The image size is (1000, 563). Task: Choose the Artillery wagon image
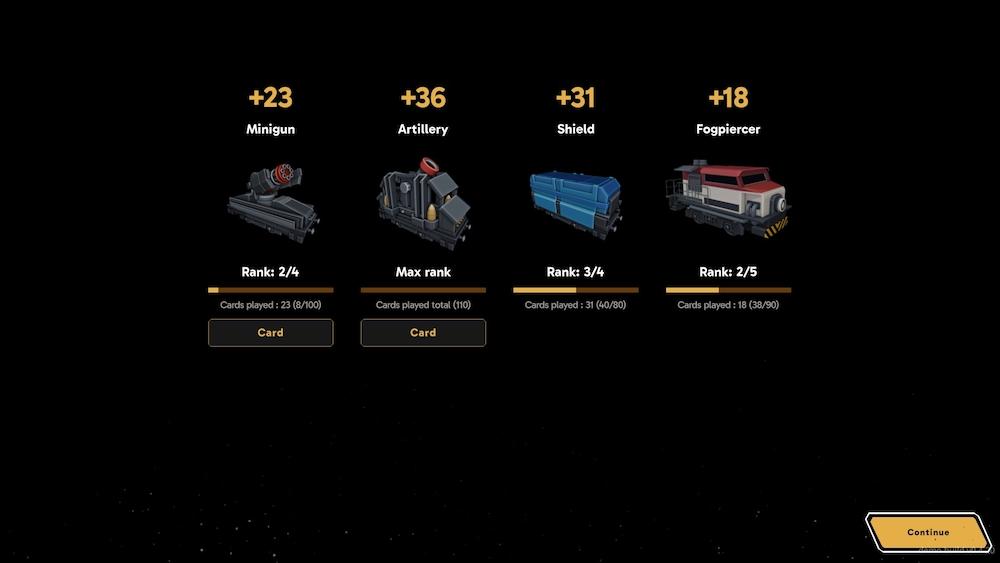423,199
